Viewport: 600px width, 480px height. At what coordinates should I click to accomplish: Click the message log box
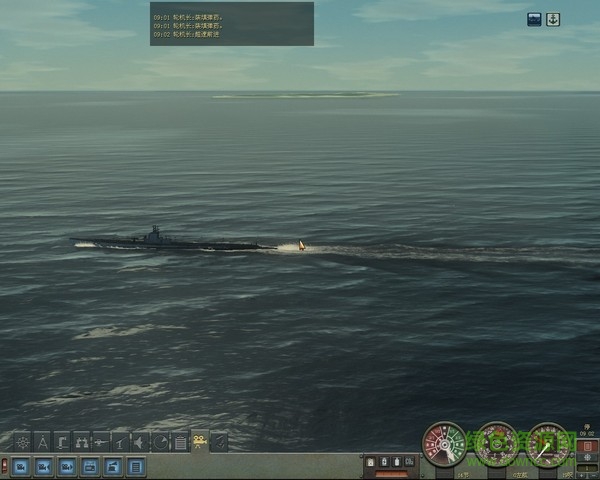232,23
